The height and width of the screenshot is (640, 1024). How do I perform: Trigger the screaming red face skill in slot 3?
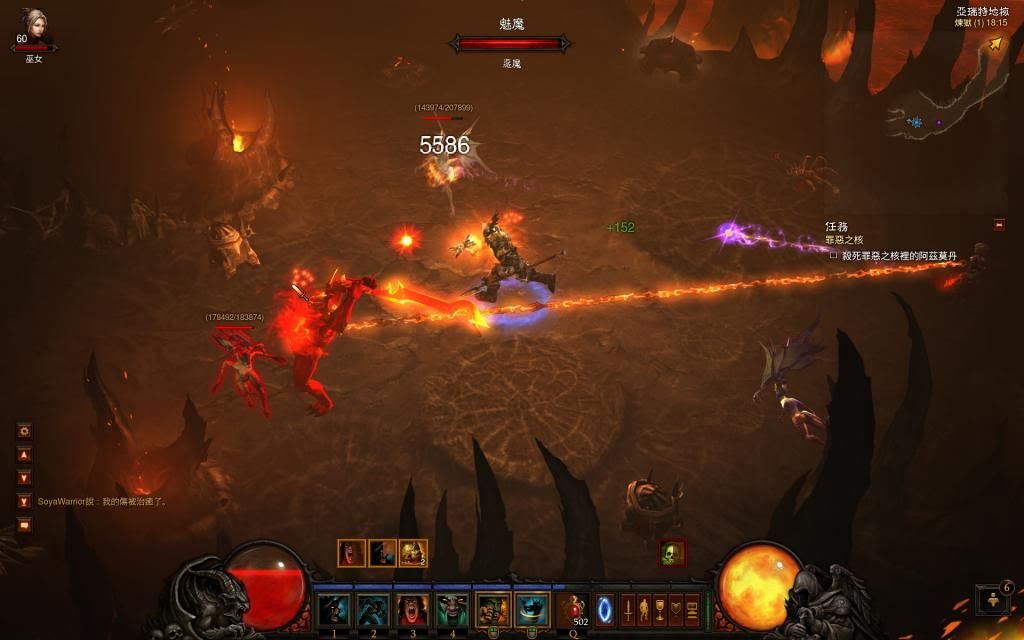pyautogui.click(x=413, y=608)
